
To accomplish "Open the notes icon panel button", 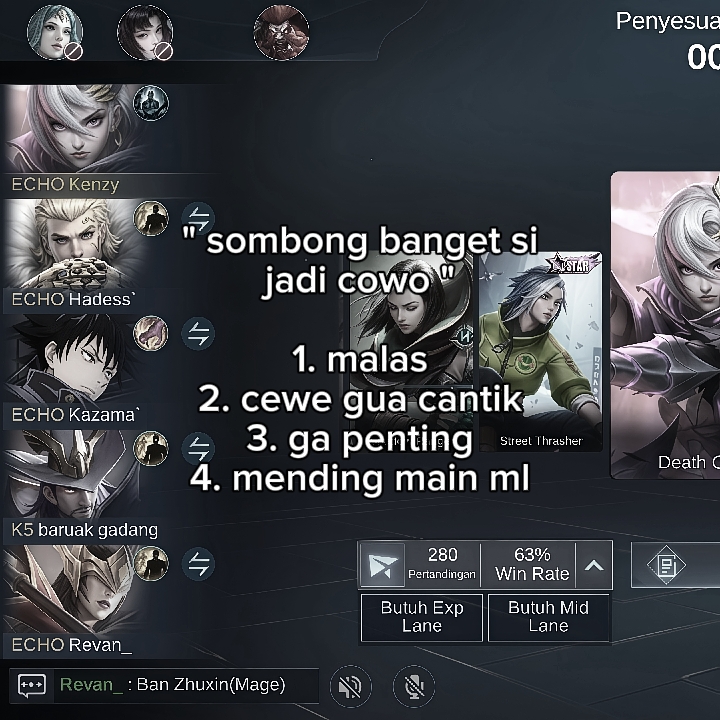I will click(x=667, y=566).
